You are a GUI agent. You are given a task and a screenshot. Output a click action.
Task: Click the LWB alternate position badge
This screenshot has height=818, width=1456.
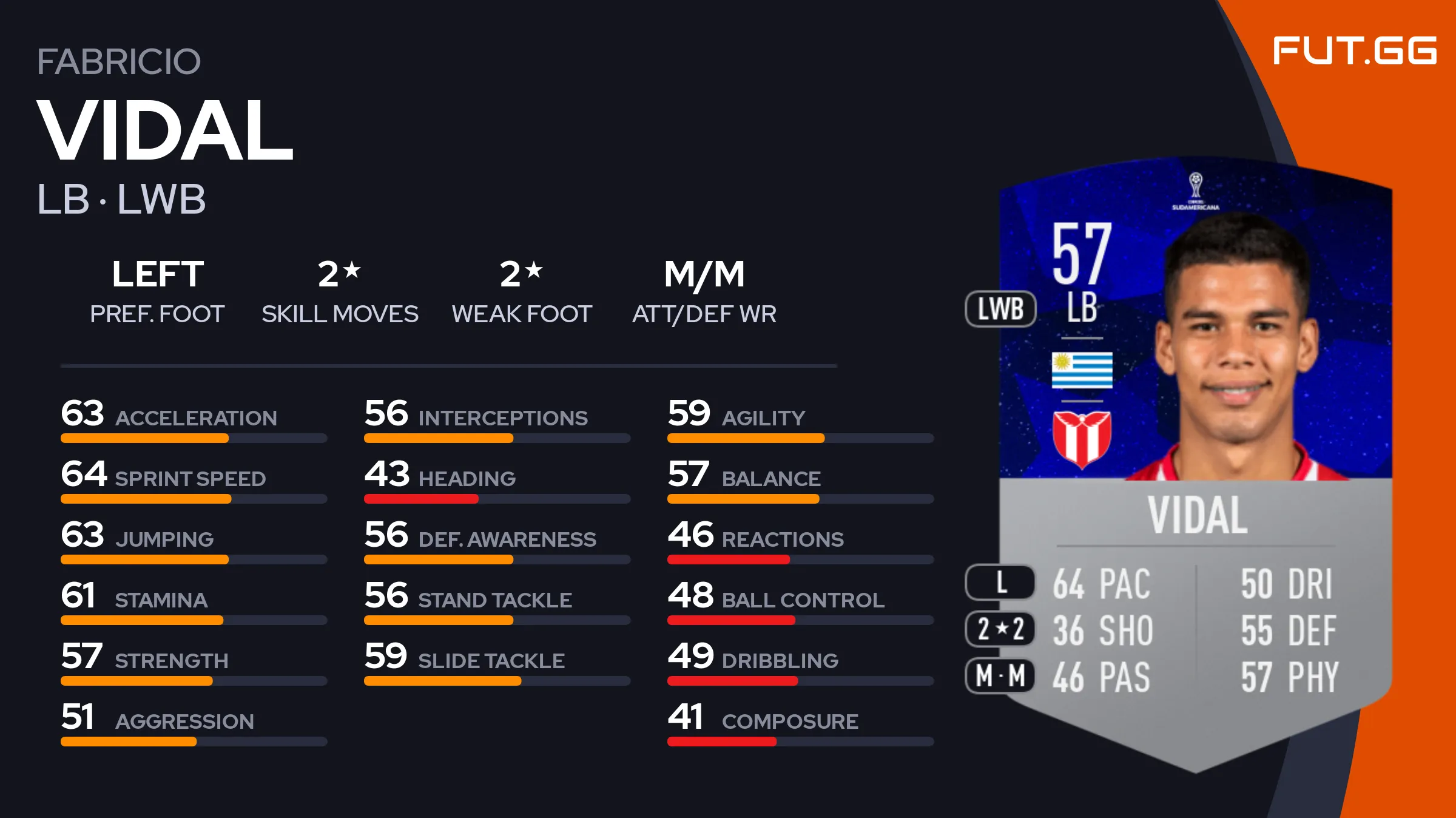tap(1000, 309)
